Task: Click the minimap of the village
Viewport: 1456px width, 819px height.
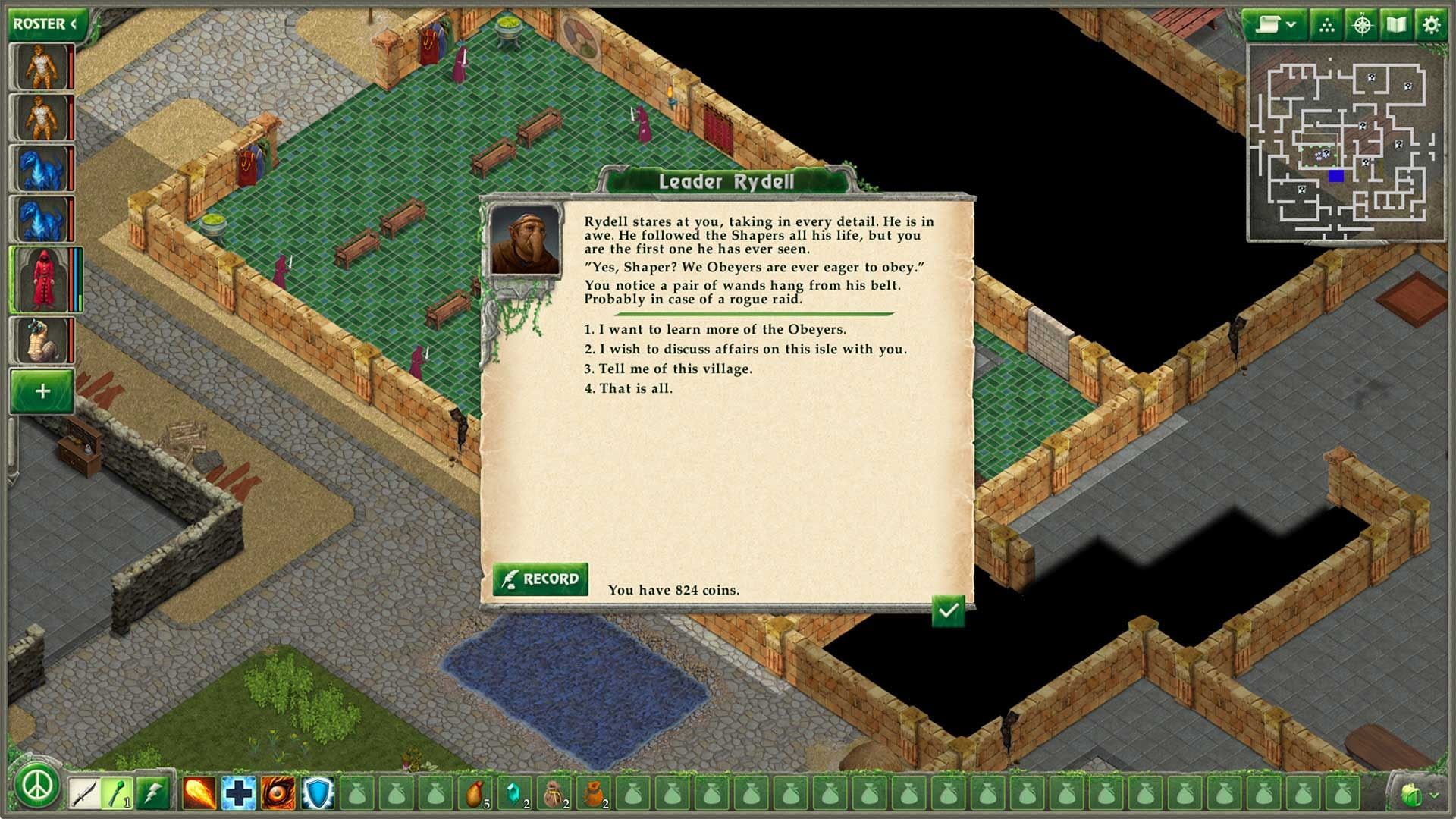Action: [x=1345, y=143]
